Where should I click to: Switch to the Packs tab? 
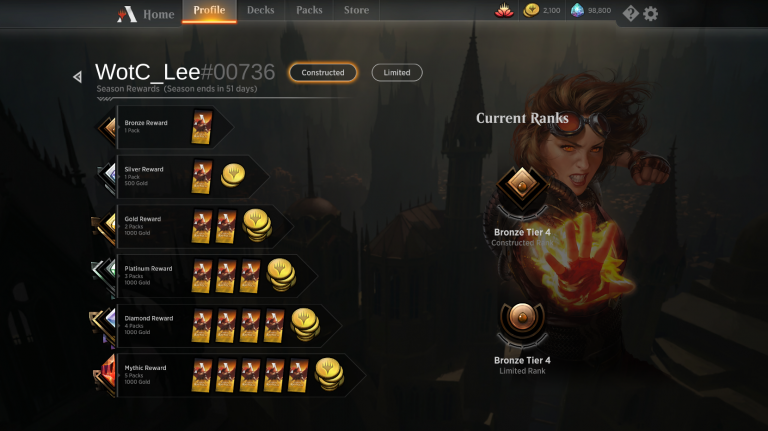coord(310,11)
